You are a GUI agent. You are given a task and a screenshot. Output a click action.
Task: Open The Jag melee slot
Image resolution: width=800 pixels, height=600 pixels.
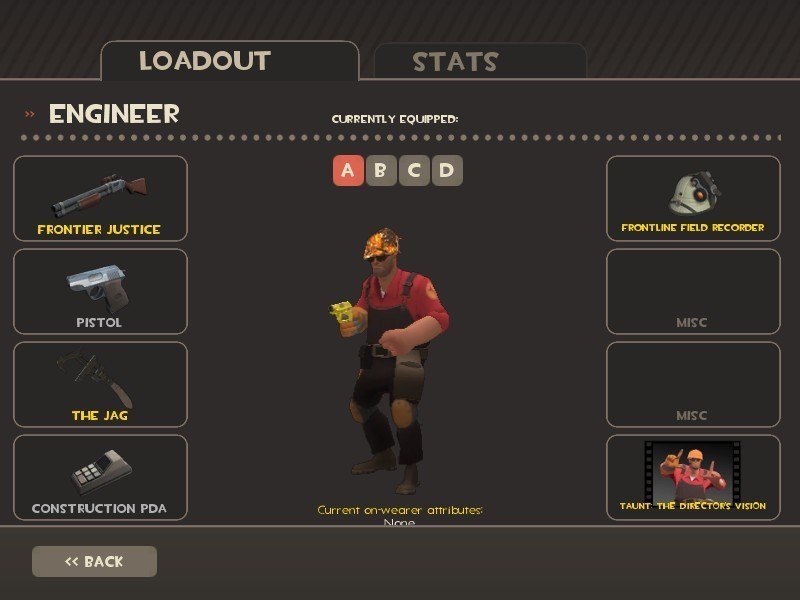coord(100,384)
